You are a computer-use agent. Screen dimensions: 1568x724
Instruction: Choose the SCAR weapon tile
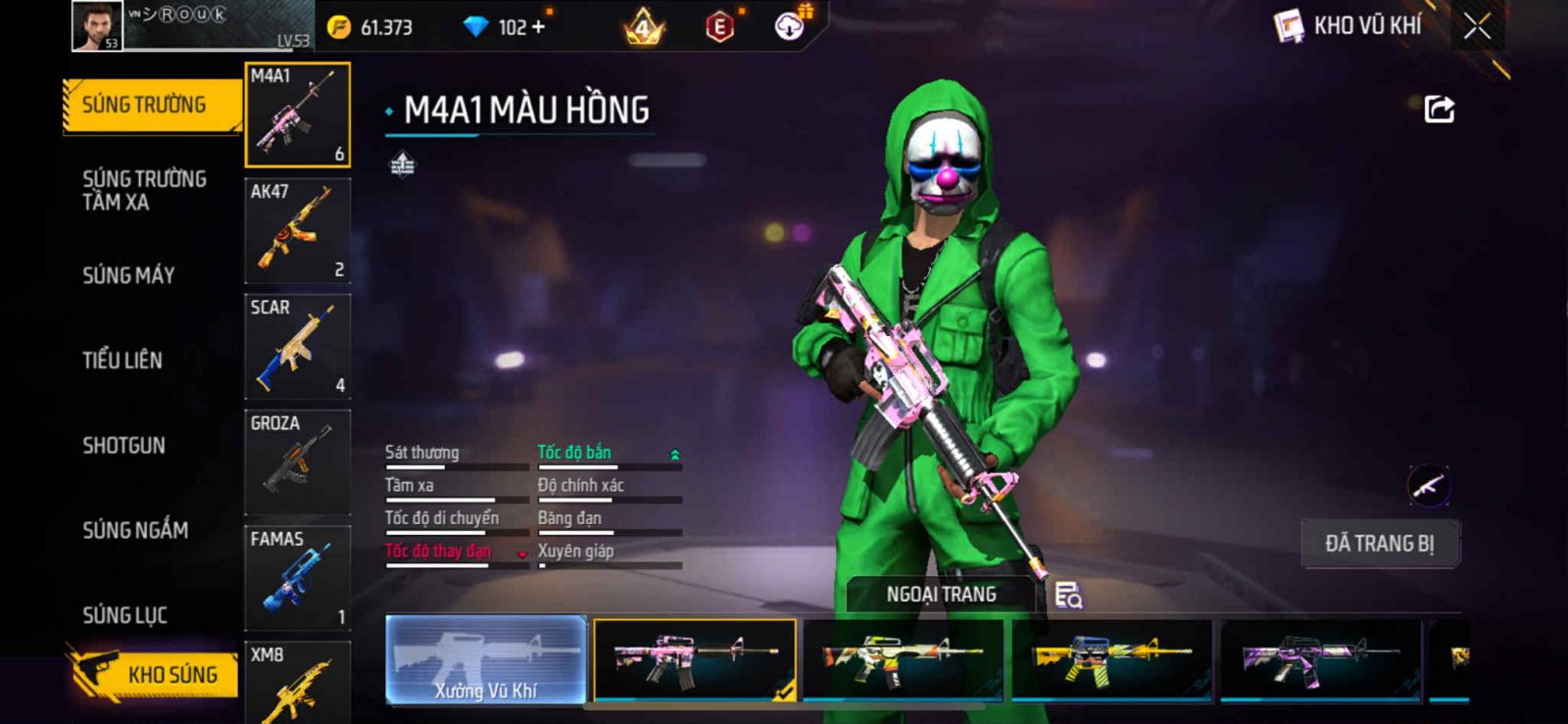297,347
